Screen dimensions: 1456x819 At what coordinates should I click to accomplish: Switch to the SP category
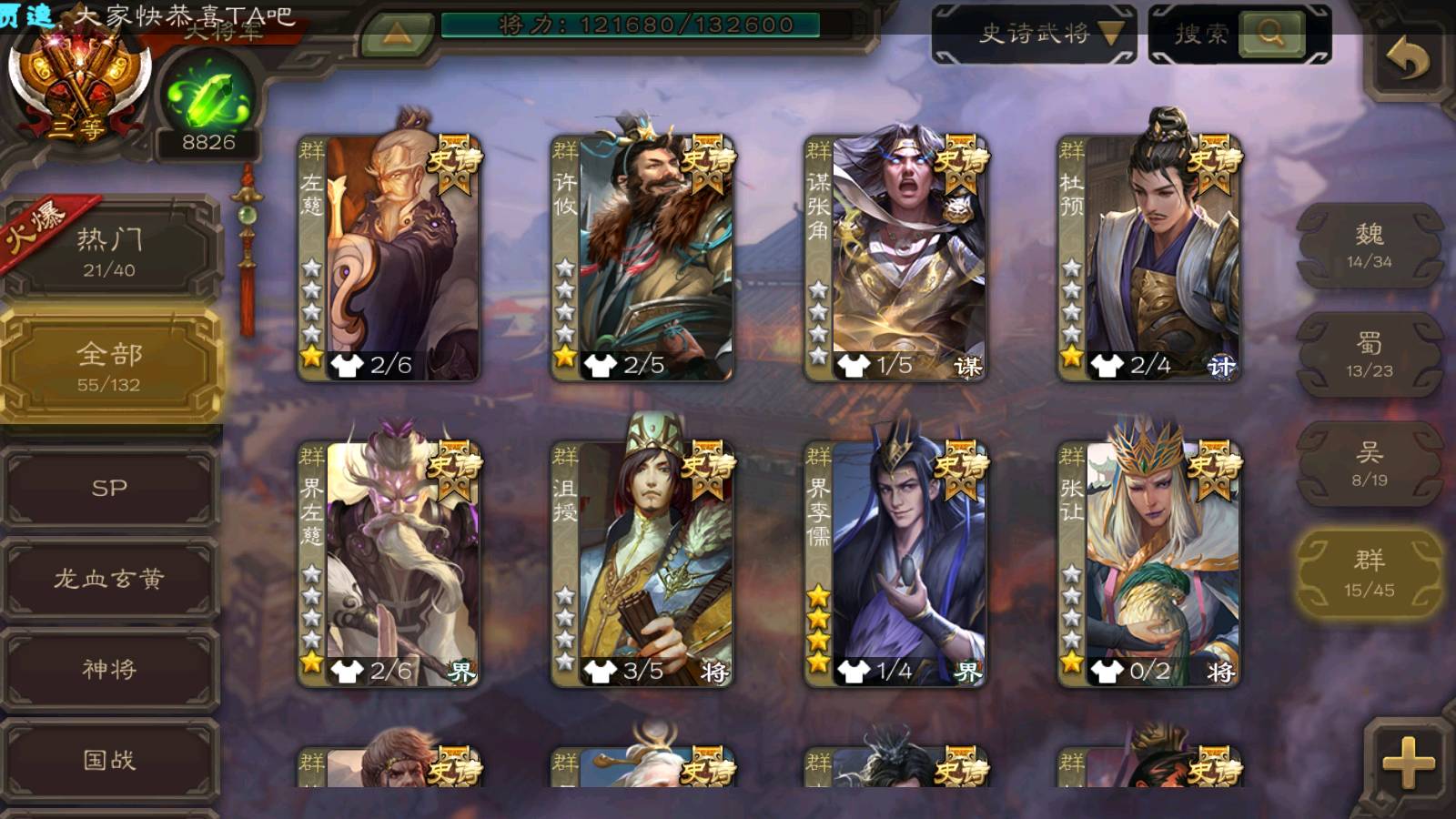pyautogui.click(x=109, y=488)
